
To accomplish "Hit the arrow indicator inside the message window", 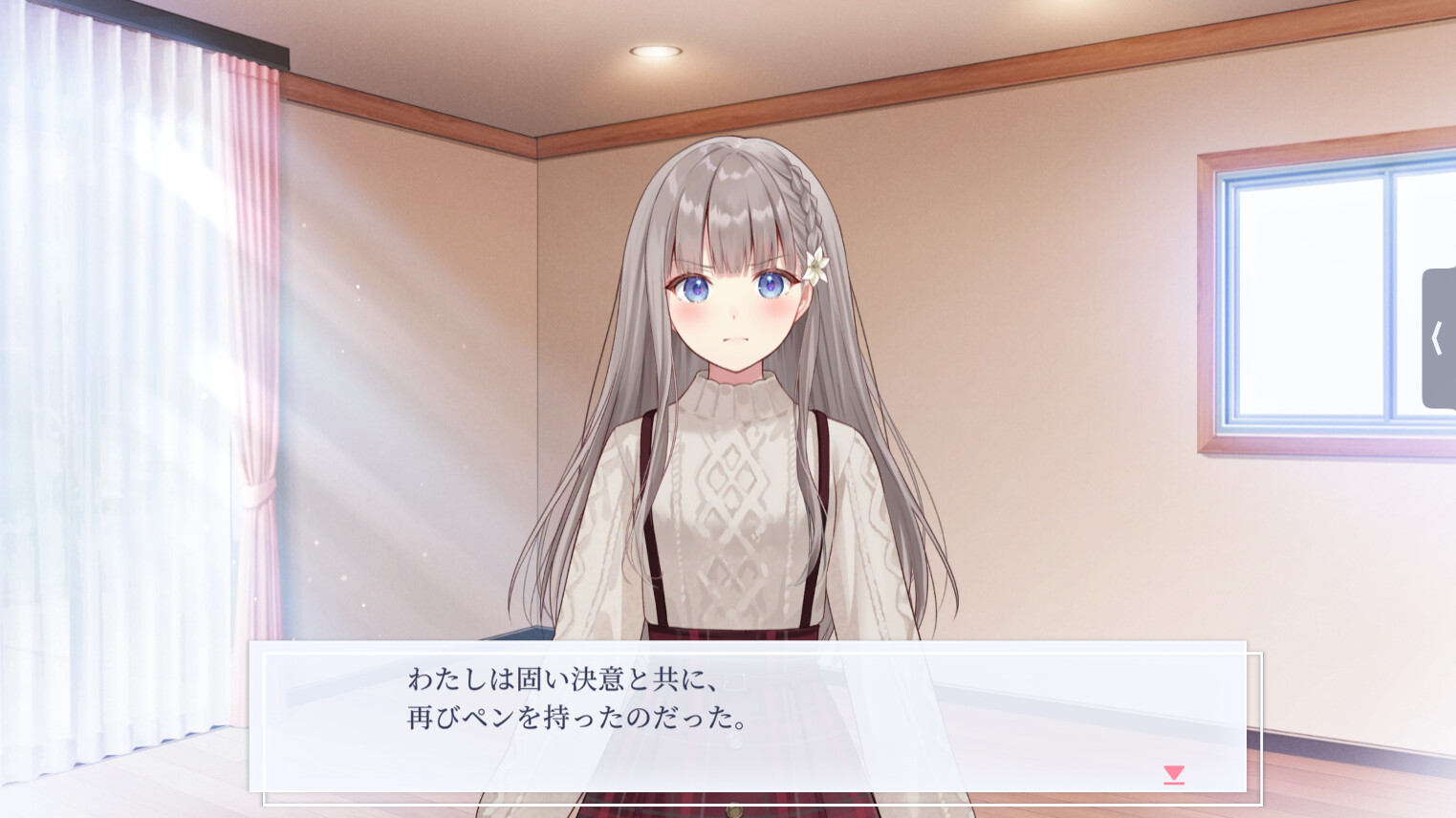I will (1173, 774).
